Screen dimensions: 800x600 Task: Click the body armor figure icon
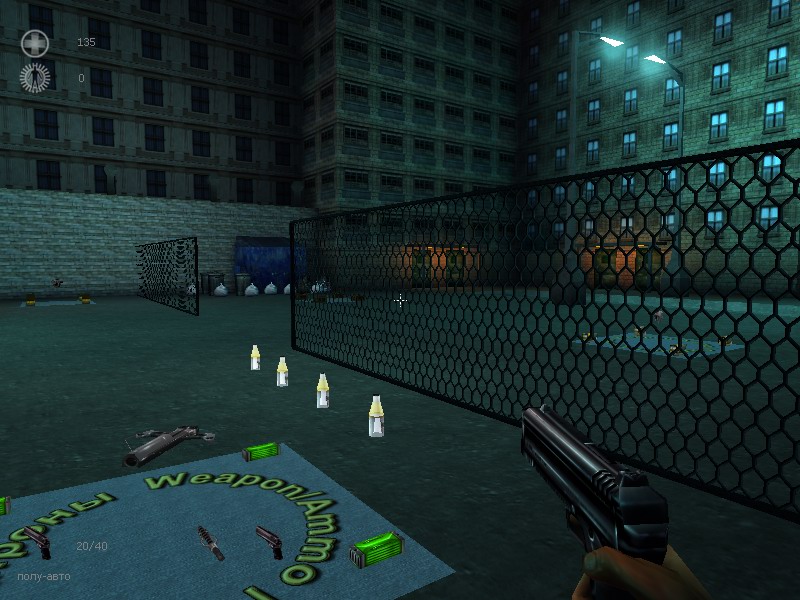[x=35, y=77]
